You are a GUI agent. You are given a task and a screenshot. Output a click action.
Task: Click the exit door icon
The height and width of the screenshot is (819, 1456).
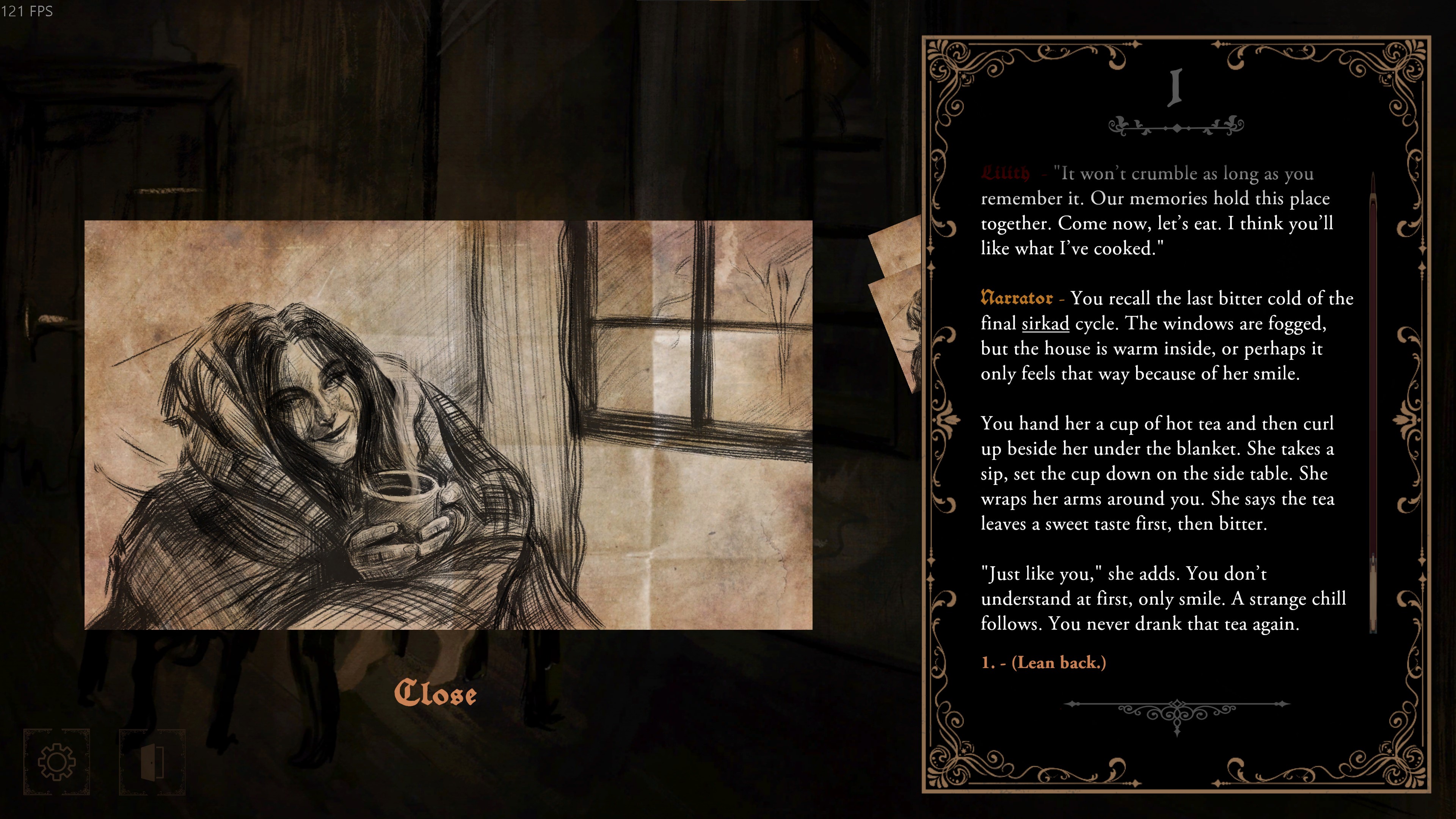coord(152,762)
